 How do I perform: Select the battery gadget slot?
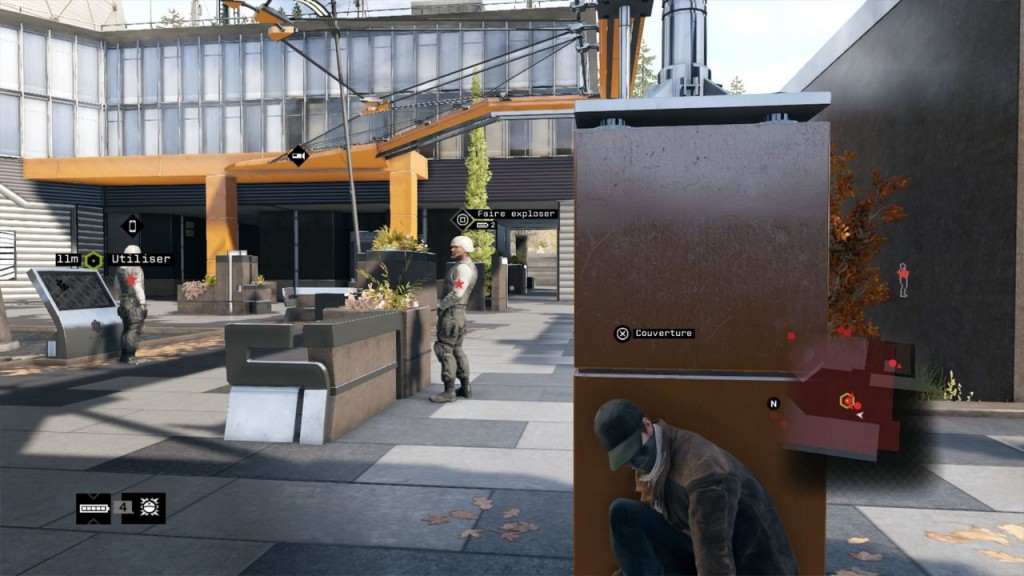coord(94,508)
